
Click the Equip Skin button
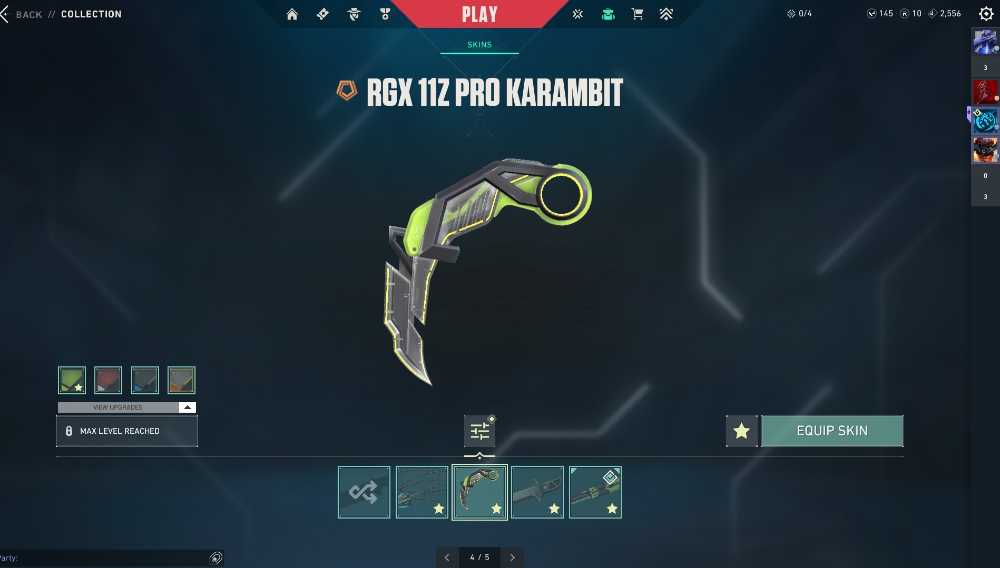(832, 431)
